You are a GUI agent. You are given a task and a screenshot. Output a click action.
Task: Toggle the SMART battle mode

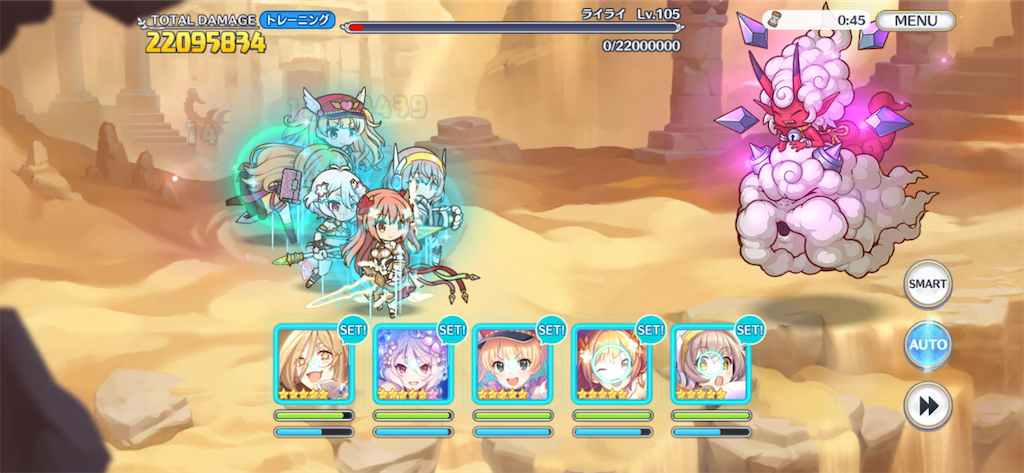(927, 284)
